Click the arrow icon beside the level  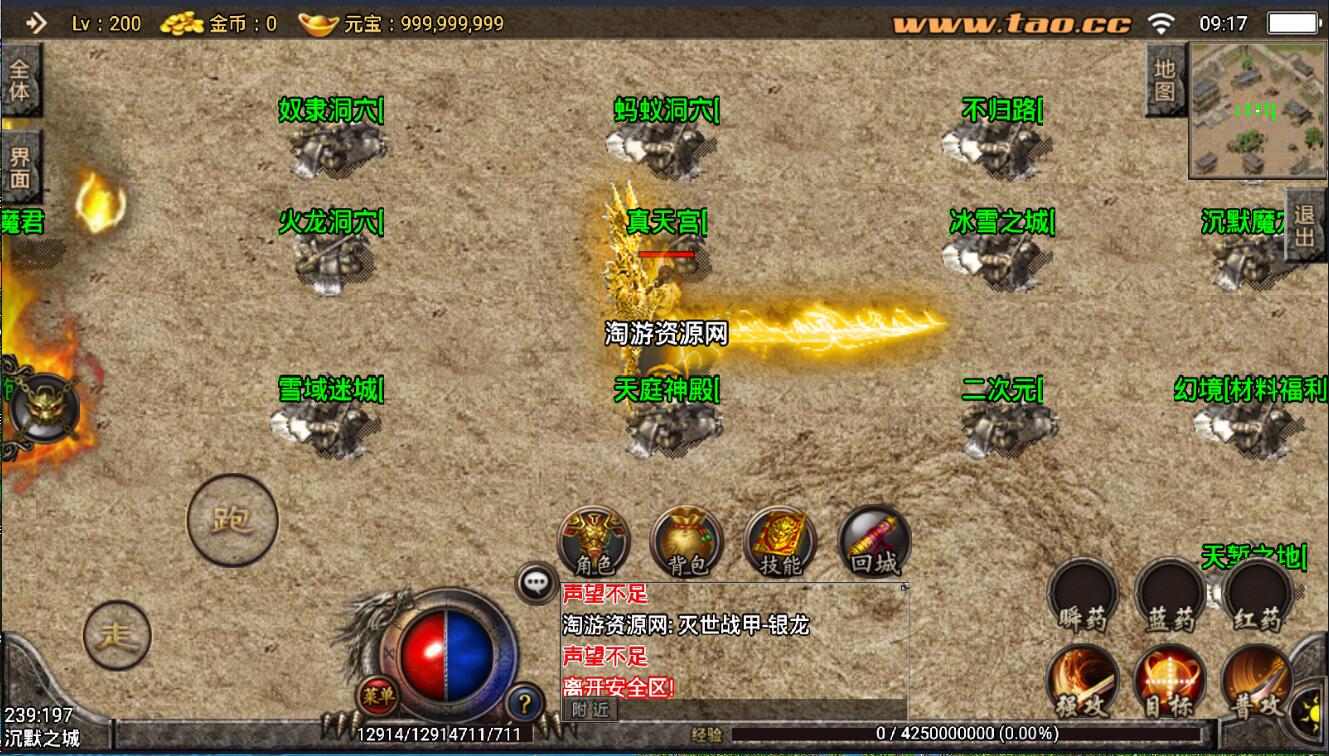click(x=36, y=22)
